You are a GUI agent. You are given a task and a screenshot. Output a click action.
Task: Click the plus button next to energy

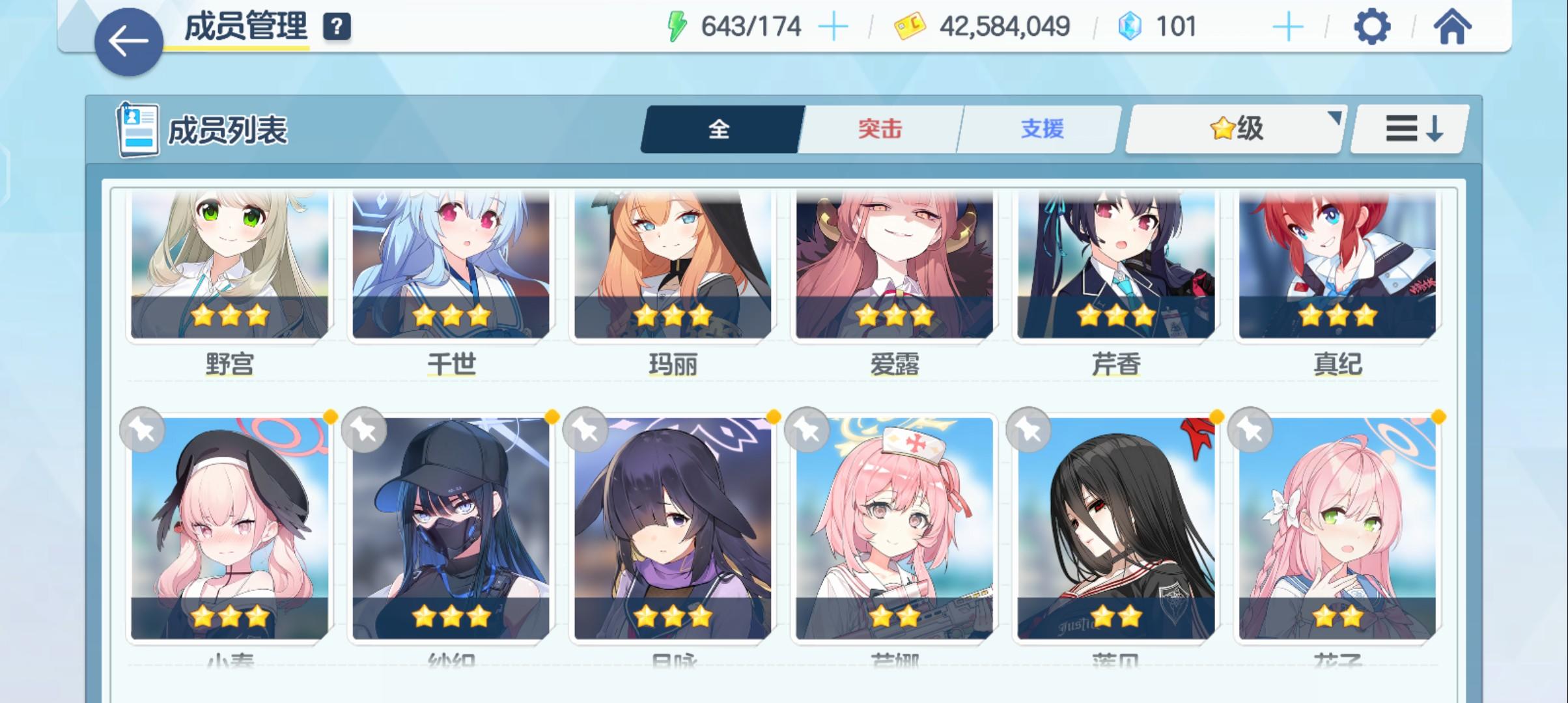point(834,26)
